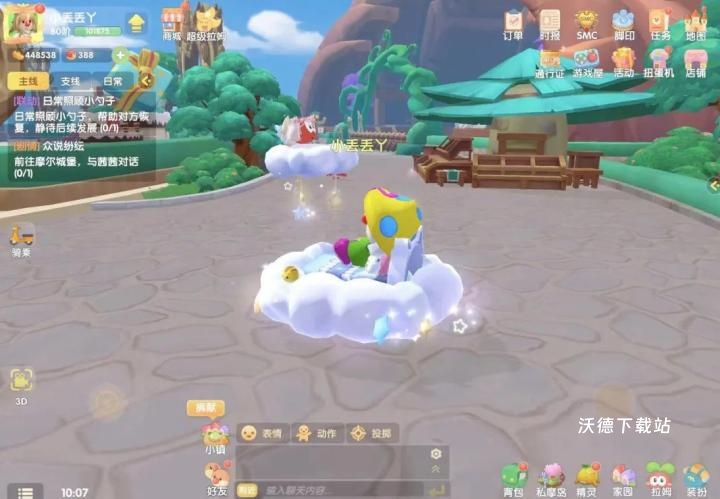Open the 任务 quests icon
The height and width of the screenshot is (499, 720).
click(659, 24)
